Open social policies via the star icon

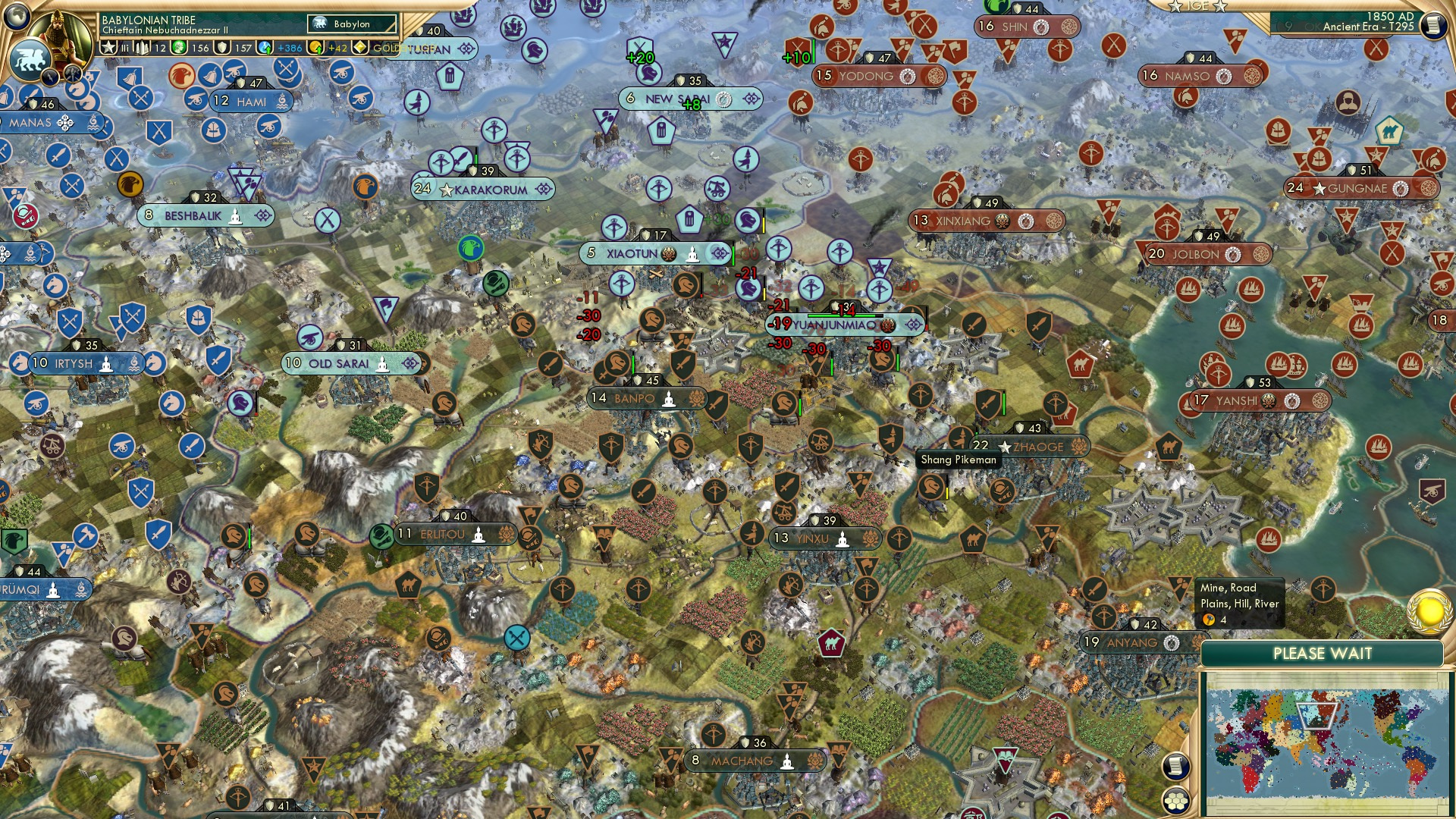108,49
